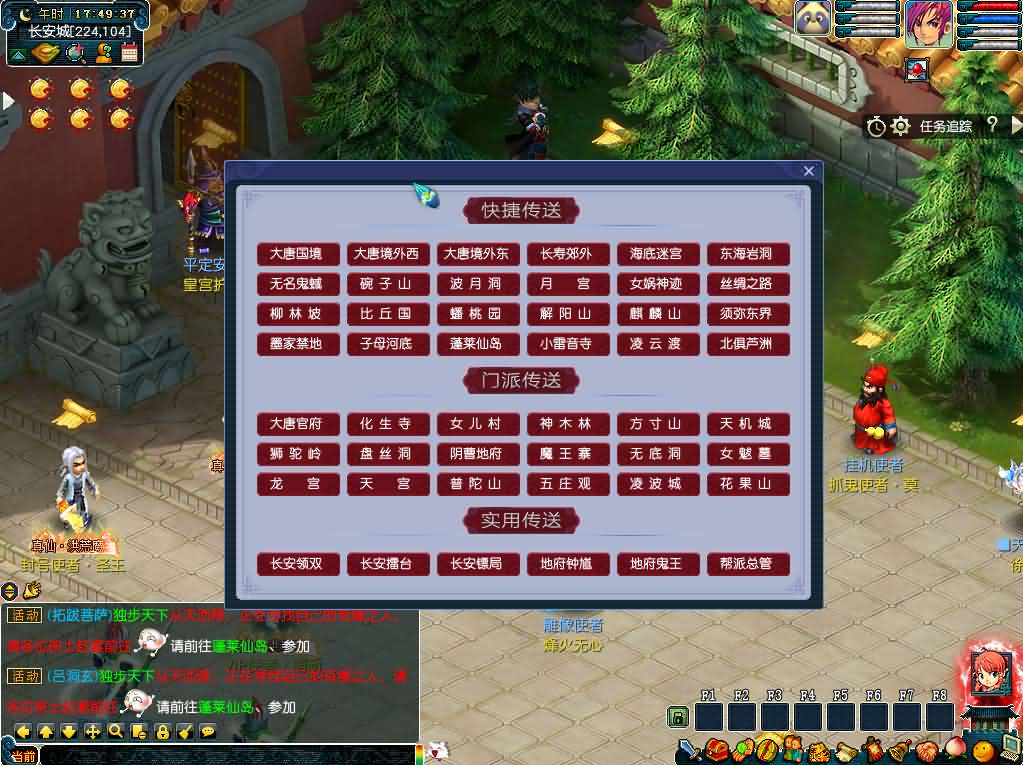This screenshot has height=765, width=1023.
Task: Travel to 蓬莱仙岛
Action: click(x=477, y=344)
